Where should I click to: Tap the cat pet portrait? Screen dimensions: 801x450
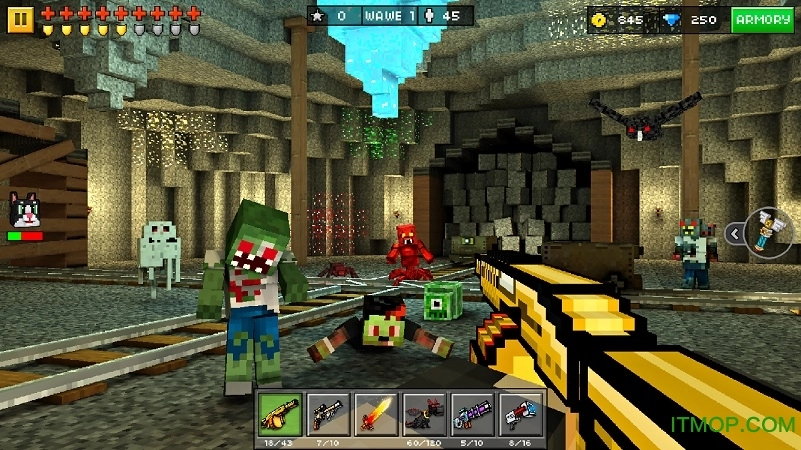(x=24, y=211)
